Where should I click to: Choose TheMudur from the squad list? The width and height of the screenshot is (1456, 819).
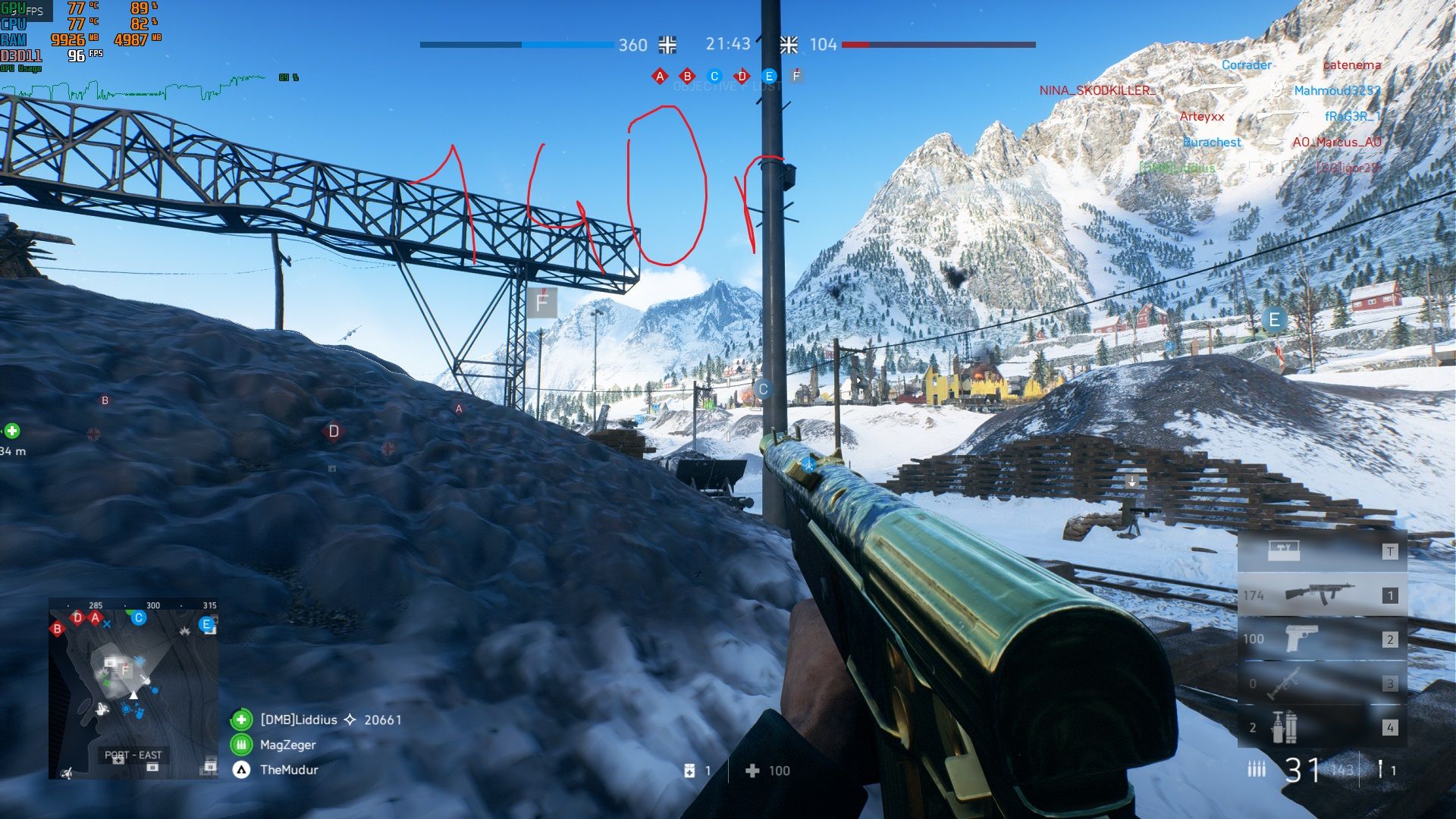[289, 770]
